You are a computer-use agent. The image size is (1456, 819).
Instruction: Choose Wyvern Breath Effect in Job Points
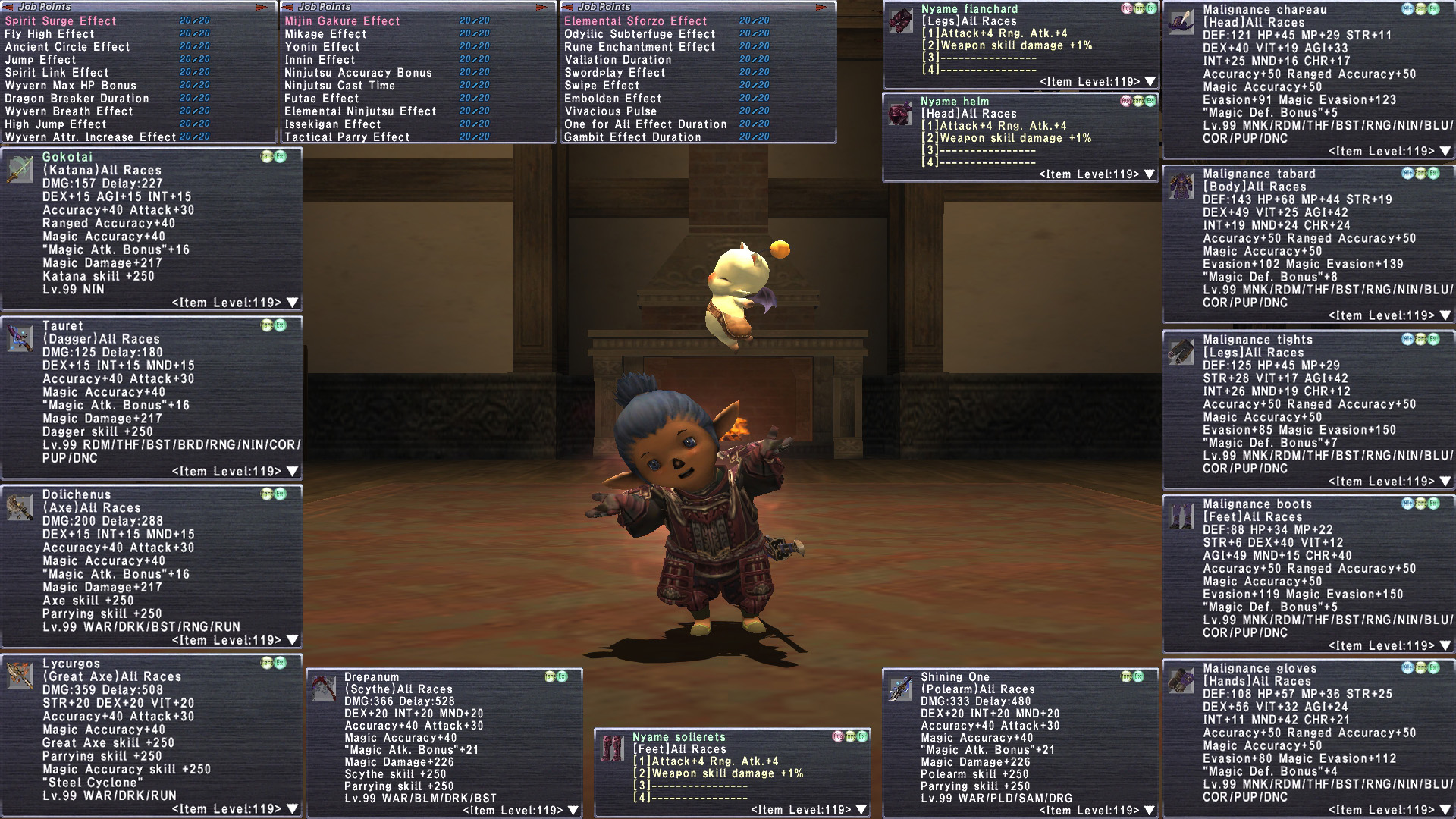(x=69, y=111)
